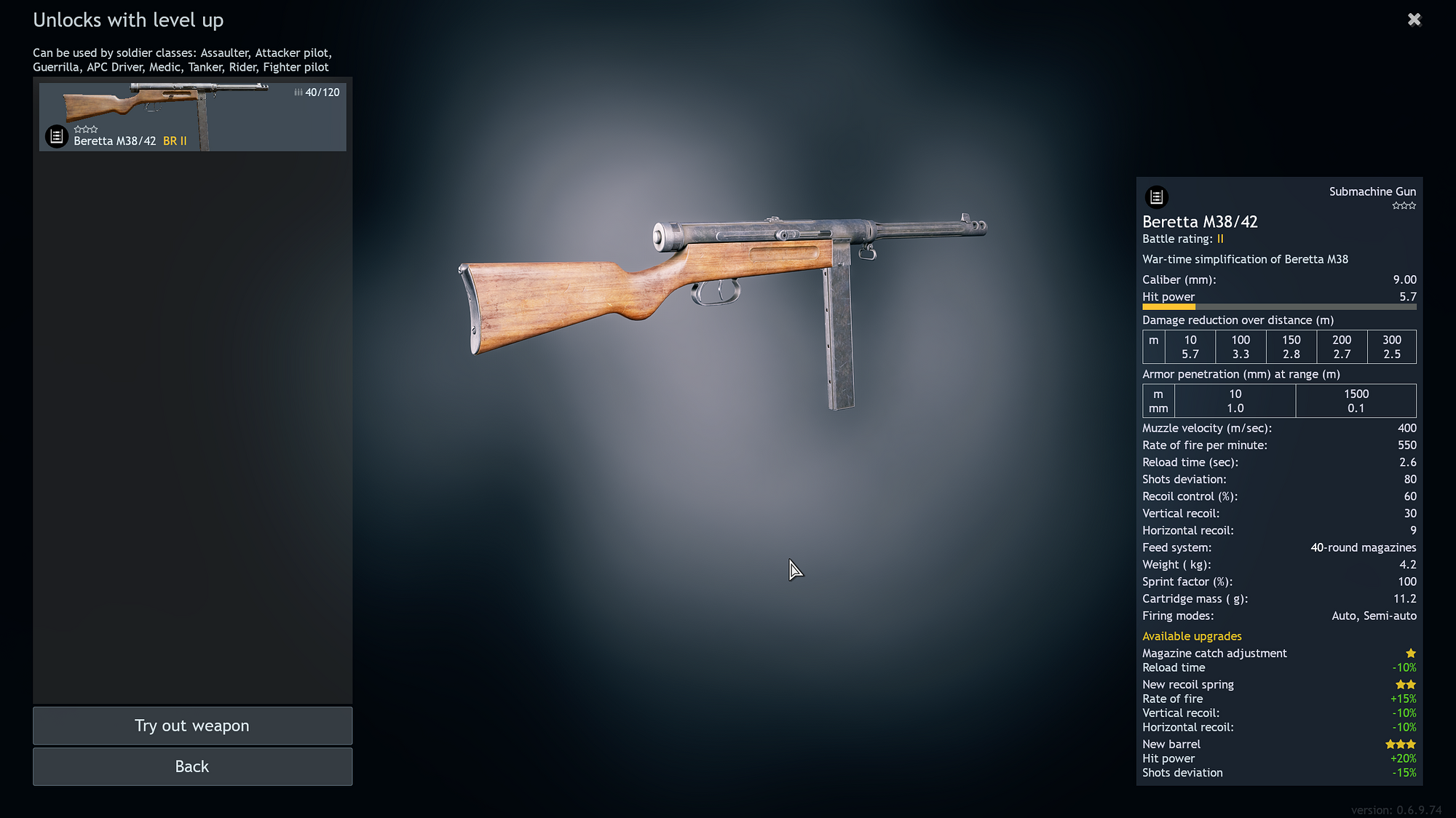Expand the Available upgrades section
The image size is (1456, 818).
point(1192,635)
